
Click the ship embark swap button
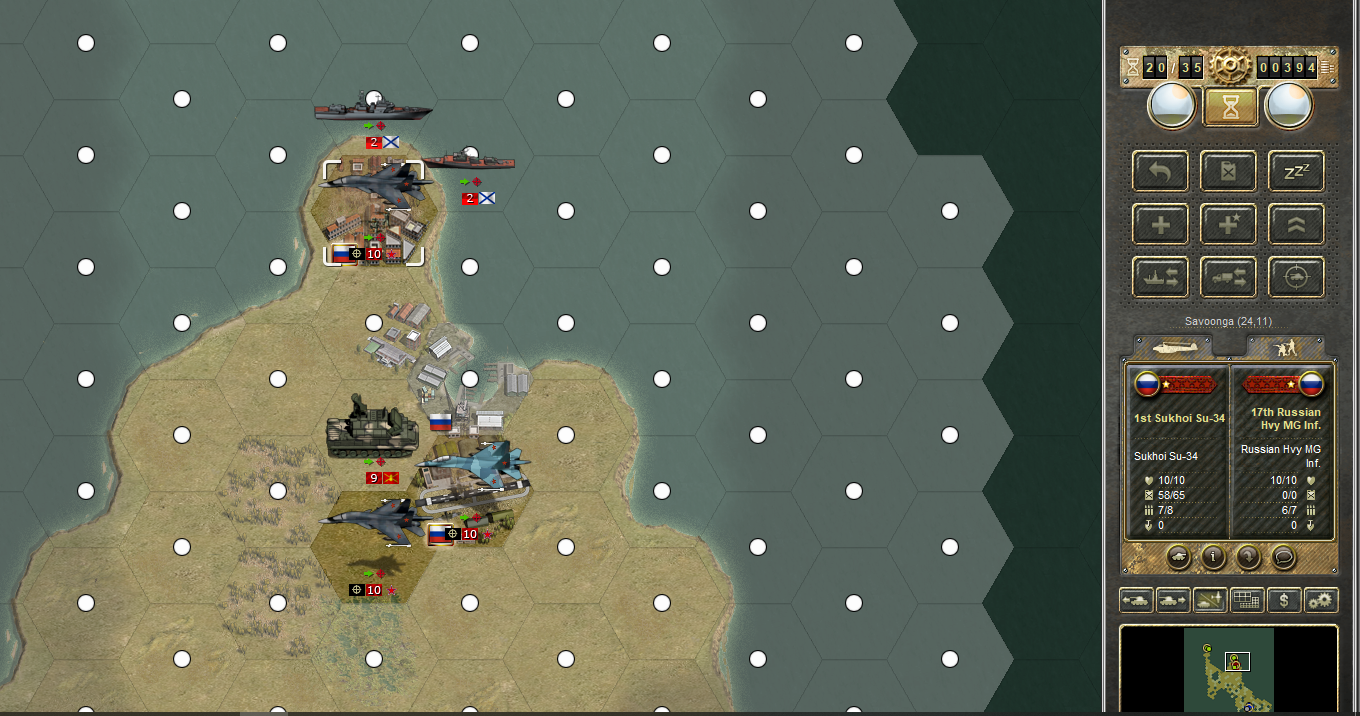(x=1161, y=277)
